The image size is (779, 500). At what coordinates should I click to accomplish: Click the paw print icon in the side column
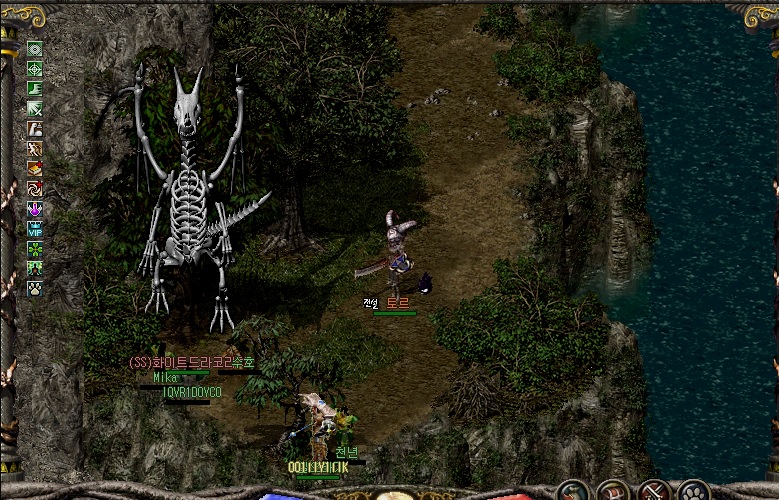35,288
